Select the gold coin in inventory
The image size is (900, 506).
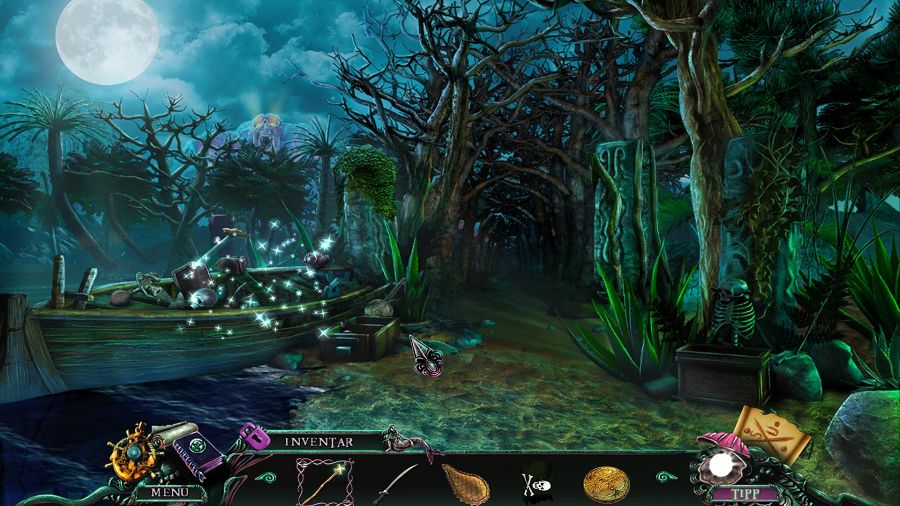(x=606, y=484)
